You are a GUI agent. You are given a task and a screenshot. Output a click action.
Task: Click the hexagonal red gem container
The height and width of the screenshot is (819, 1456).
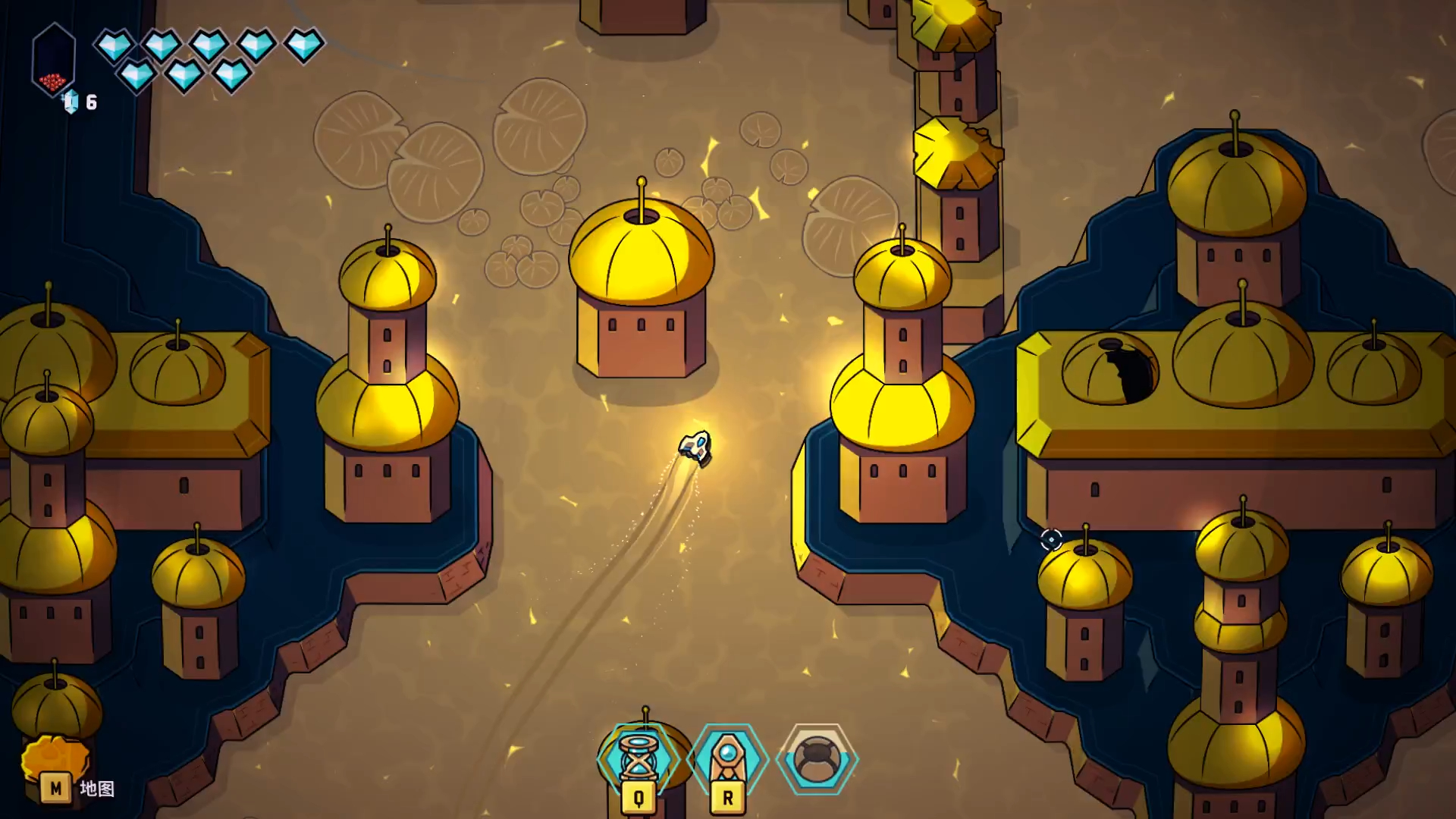[x=53, y=61]
